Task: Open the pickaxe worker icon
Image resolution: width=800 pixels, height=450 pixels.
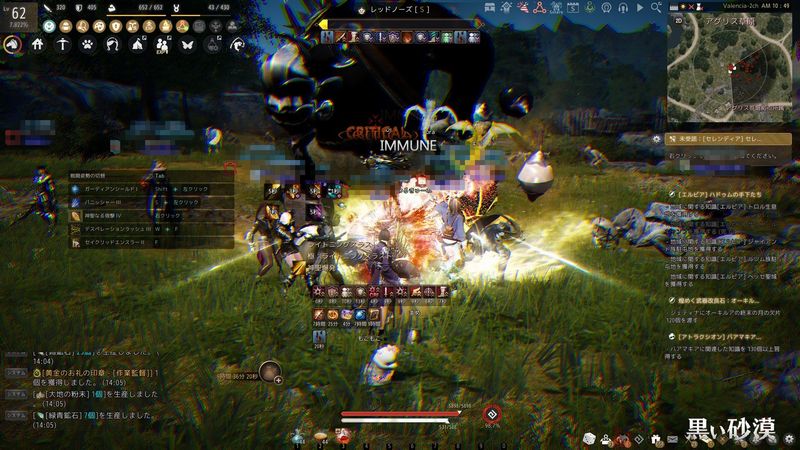Action: pos(62,44)
